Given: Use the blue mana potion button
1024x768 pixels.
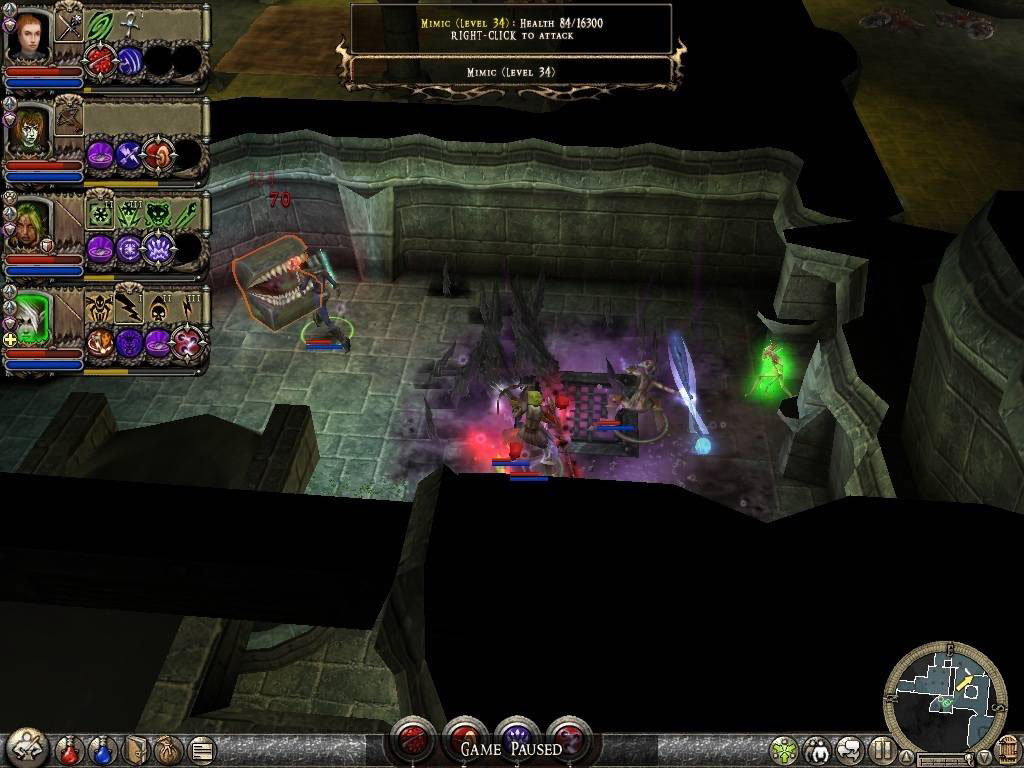Looking at the screenshot, I should point(102,748).
